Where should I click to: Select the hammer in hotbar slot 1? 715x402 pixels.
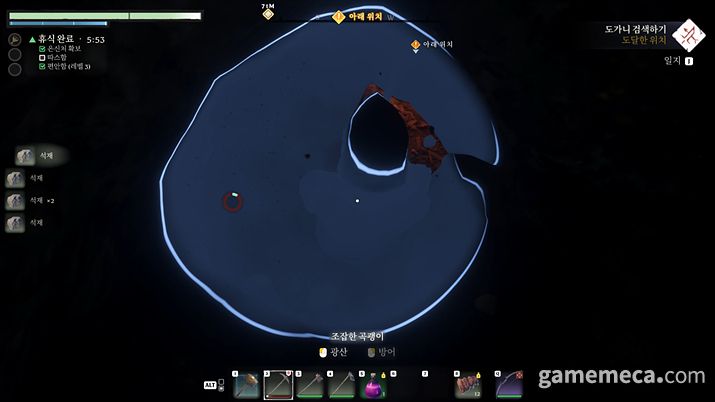coord(246,384)
